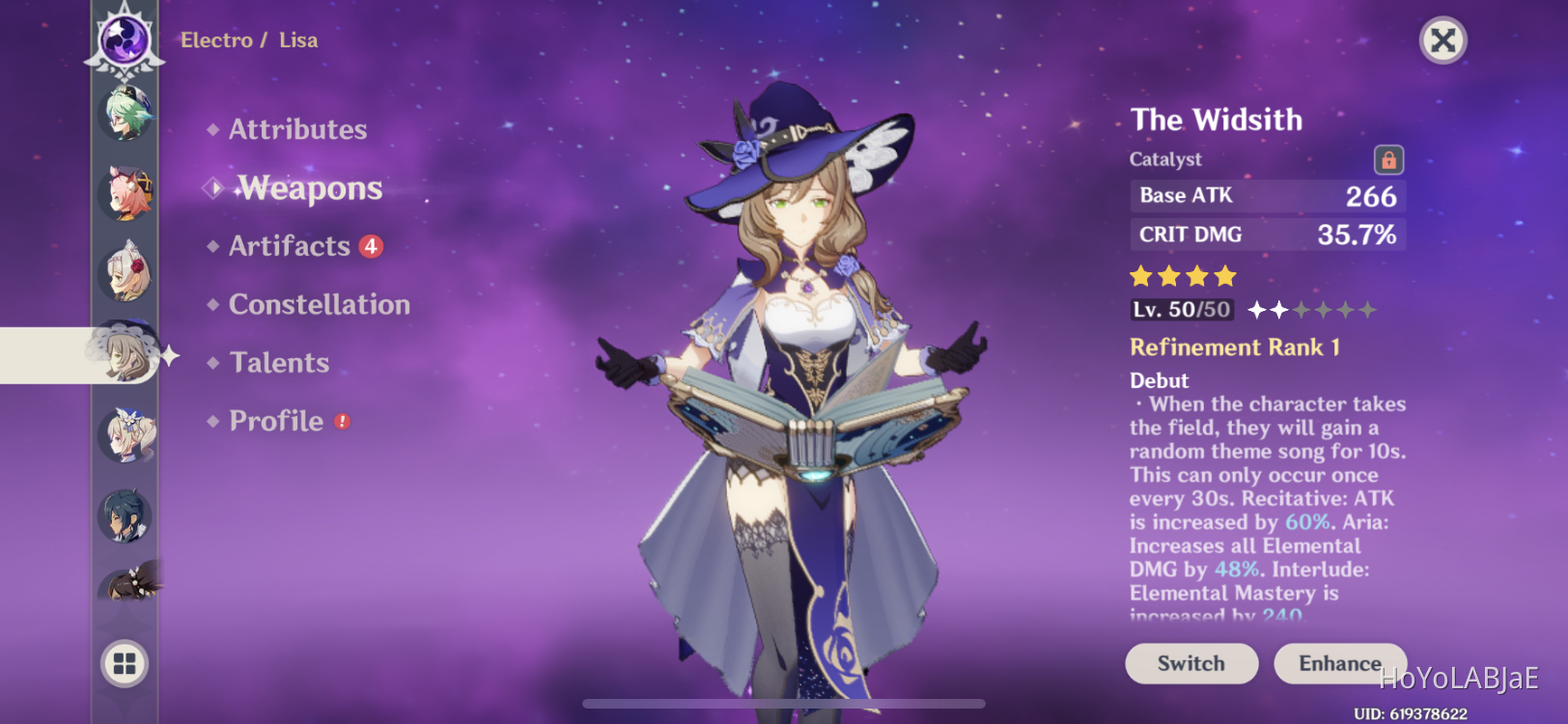Select the green-haired character portrait
This screenshot has width=1568, height=724.
coord(126,114)
